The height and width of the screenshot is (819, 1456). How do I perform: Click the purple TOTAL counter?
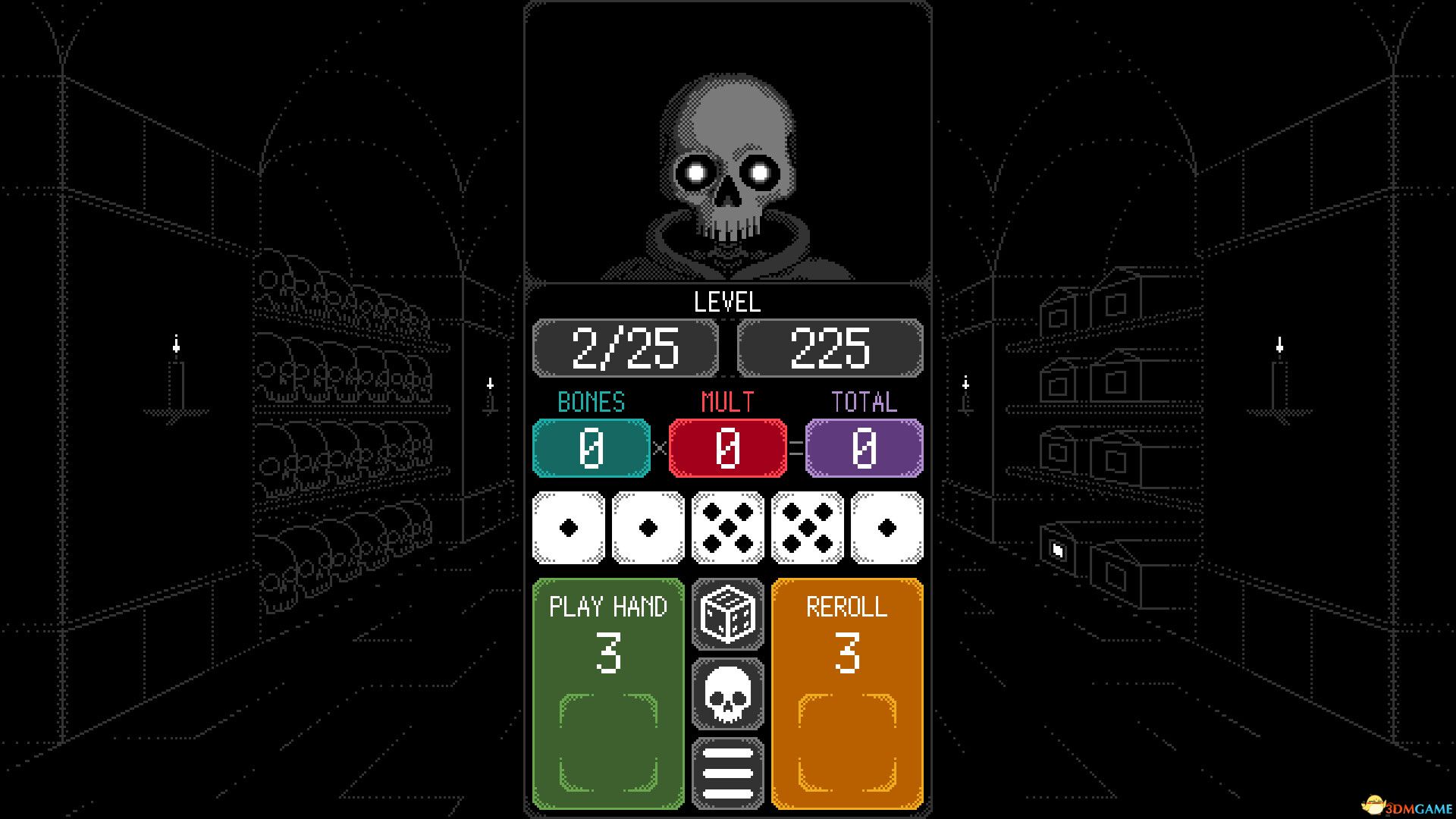[x=863, y=447]
